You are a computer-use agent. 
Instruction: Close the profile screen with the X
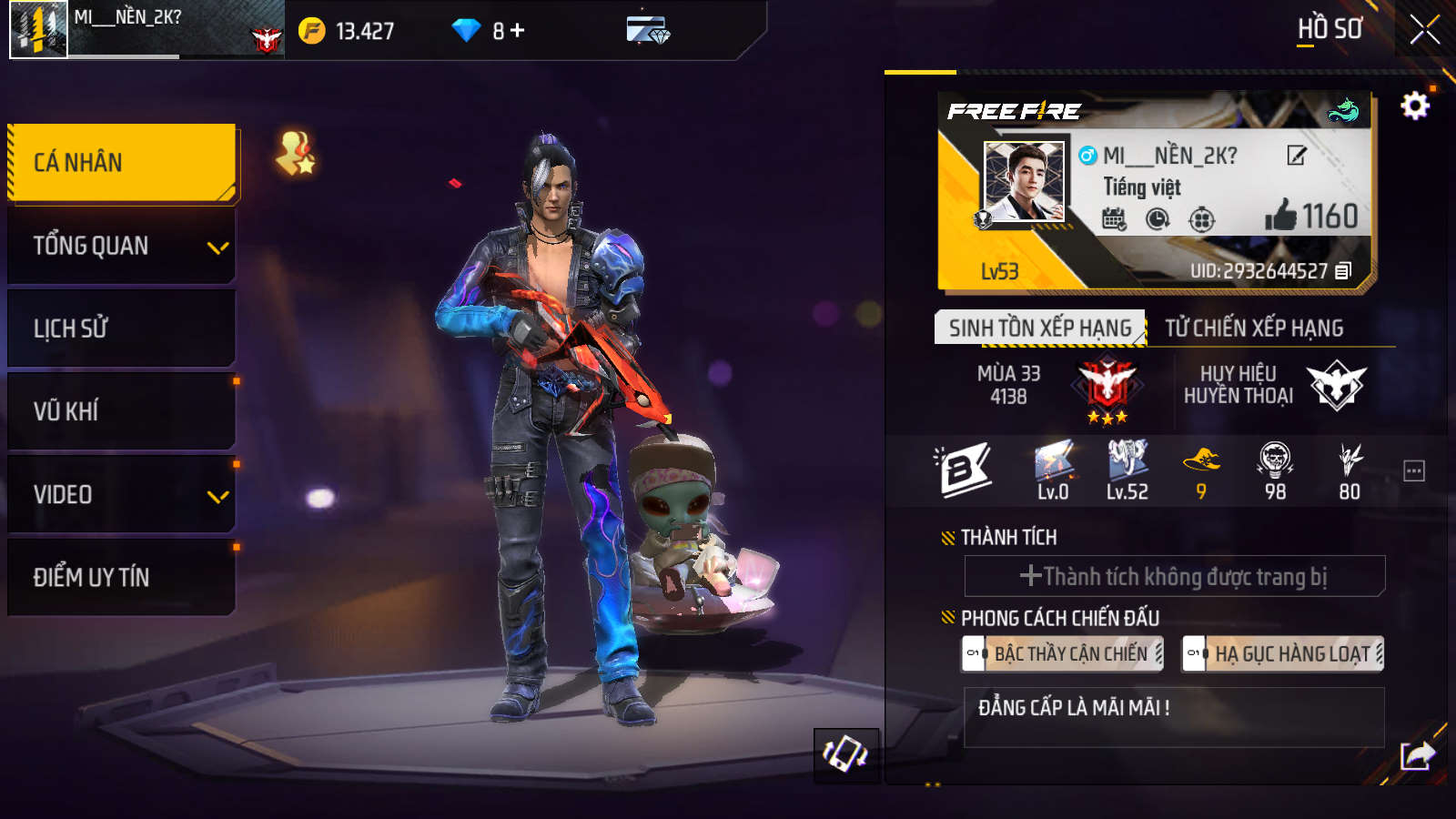coord(1424,30)
